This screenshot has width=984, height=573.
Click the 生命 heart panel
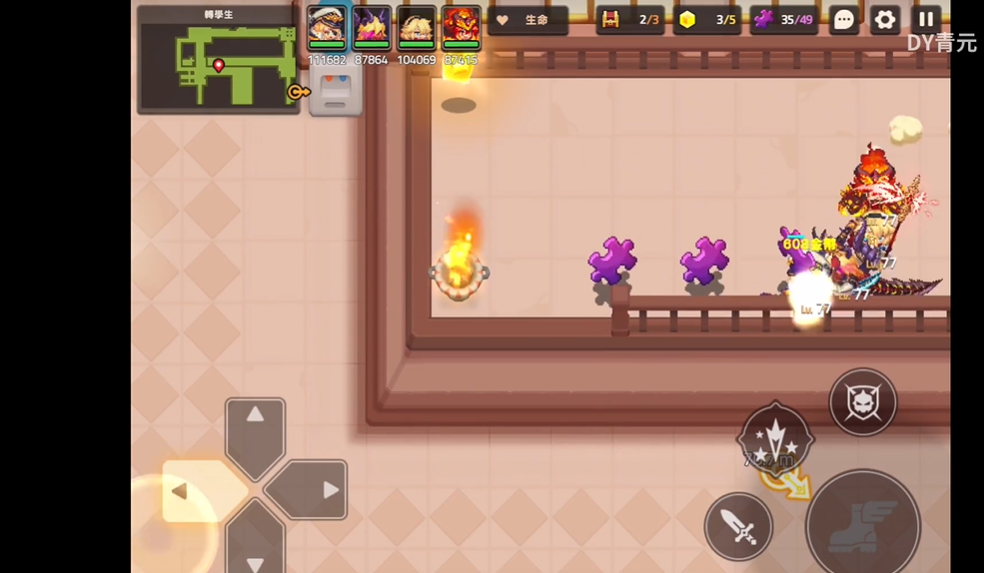click(528, 20)
